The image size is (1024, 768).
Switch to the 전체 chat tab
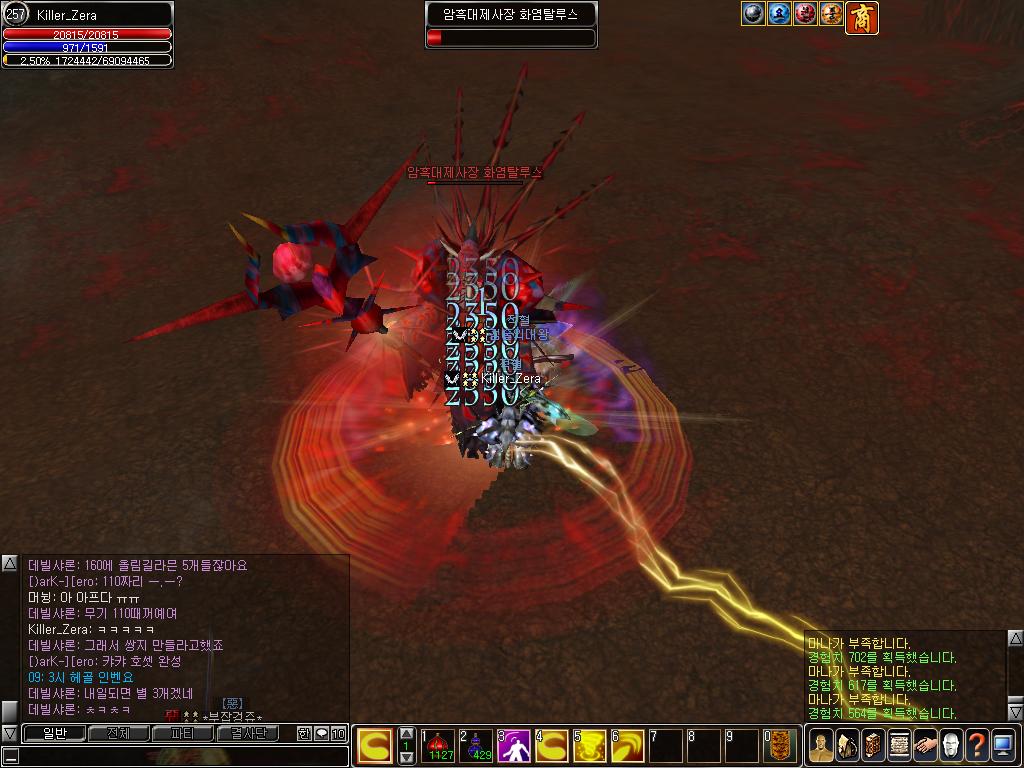point(119,733)
